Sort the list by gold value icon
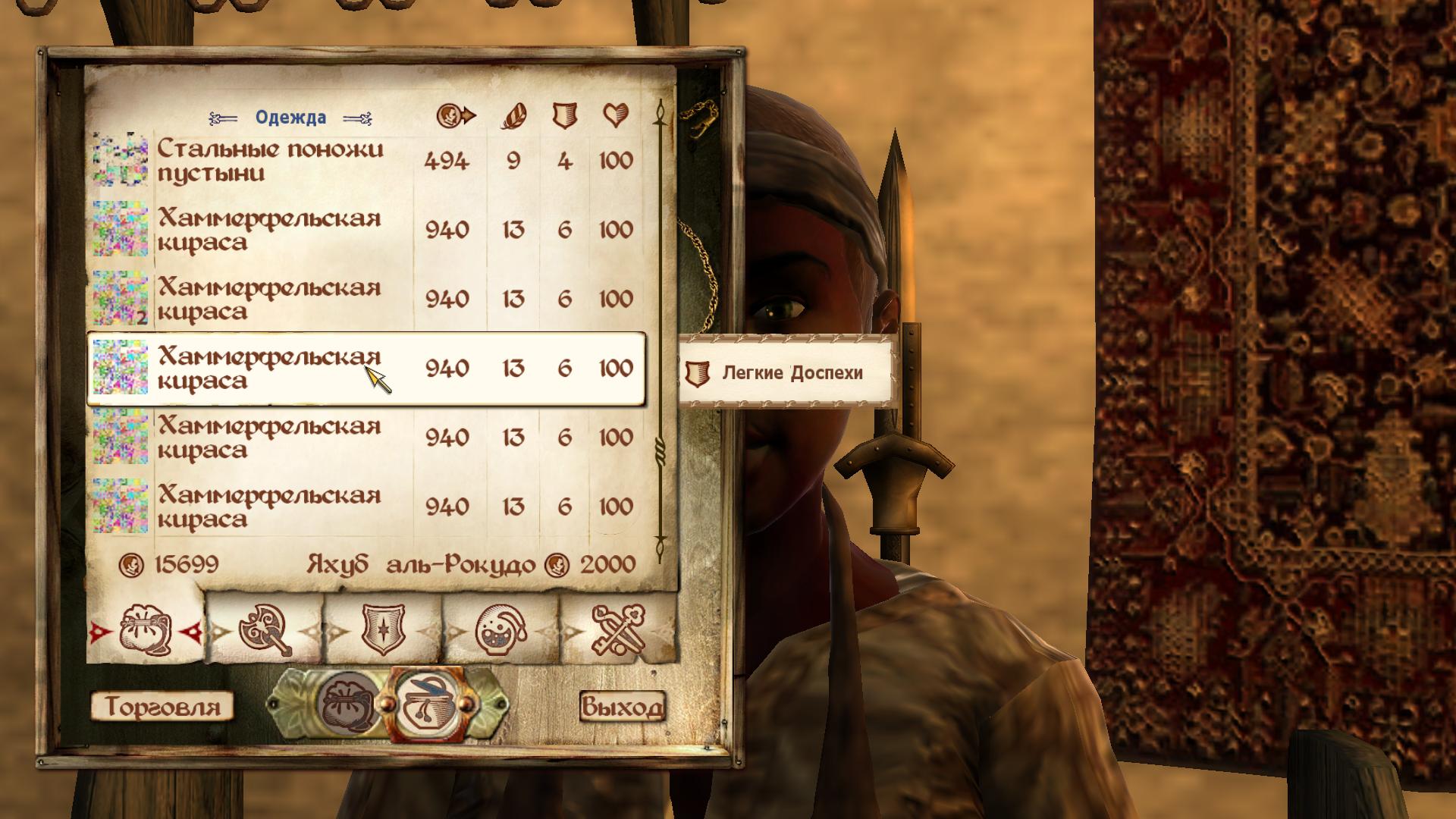Viewport: 1456px width, 819px height. (456, 115)
